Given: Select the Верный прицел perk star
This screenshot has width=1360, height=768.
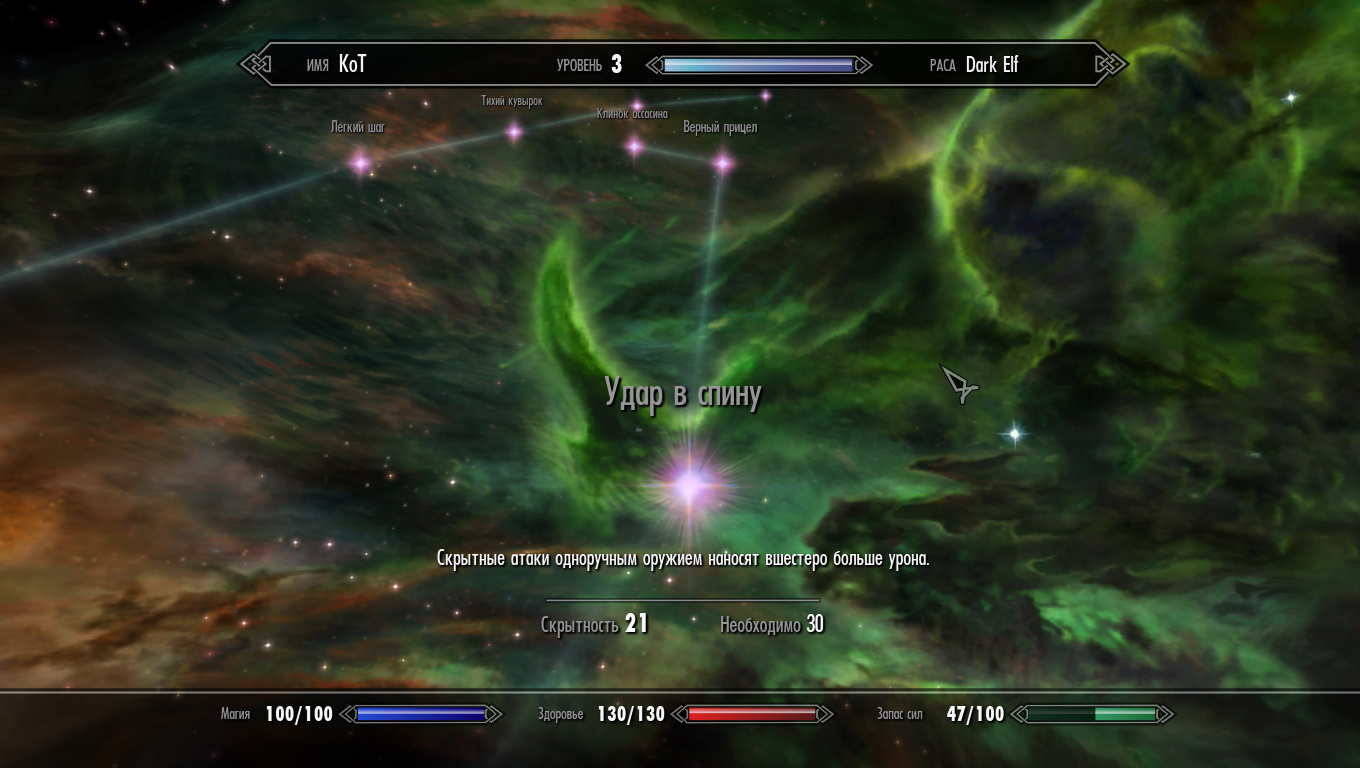Looking at the screenshot, I should pyautogui.click(x=722, y=163).
